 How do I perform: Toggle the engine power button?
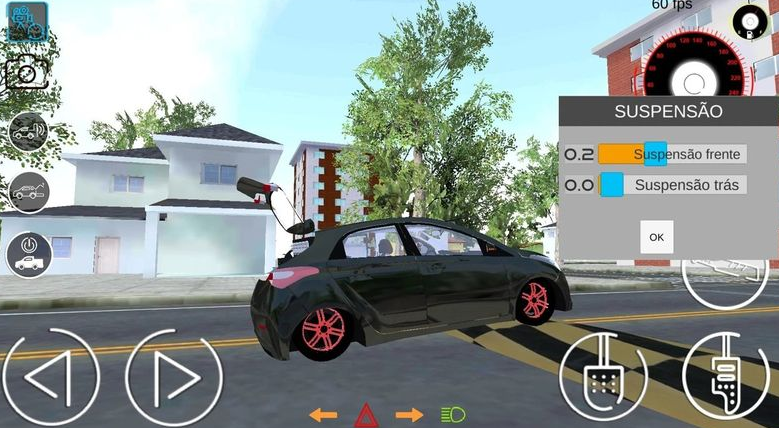(29, 253)
